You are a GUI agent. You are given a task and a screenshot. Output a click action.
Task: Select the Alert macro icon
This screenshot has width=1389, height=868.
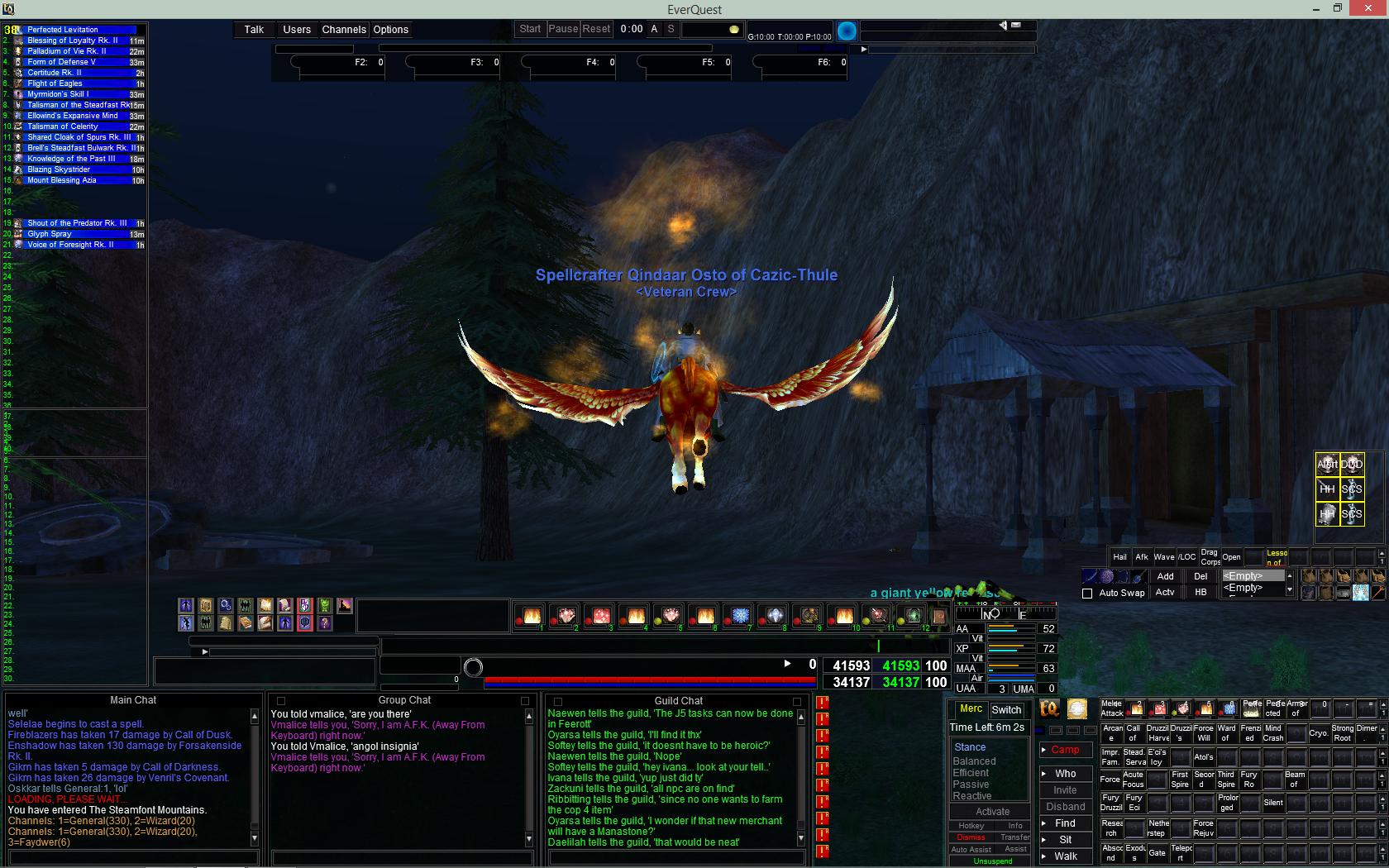(x=1327, y=464)
